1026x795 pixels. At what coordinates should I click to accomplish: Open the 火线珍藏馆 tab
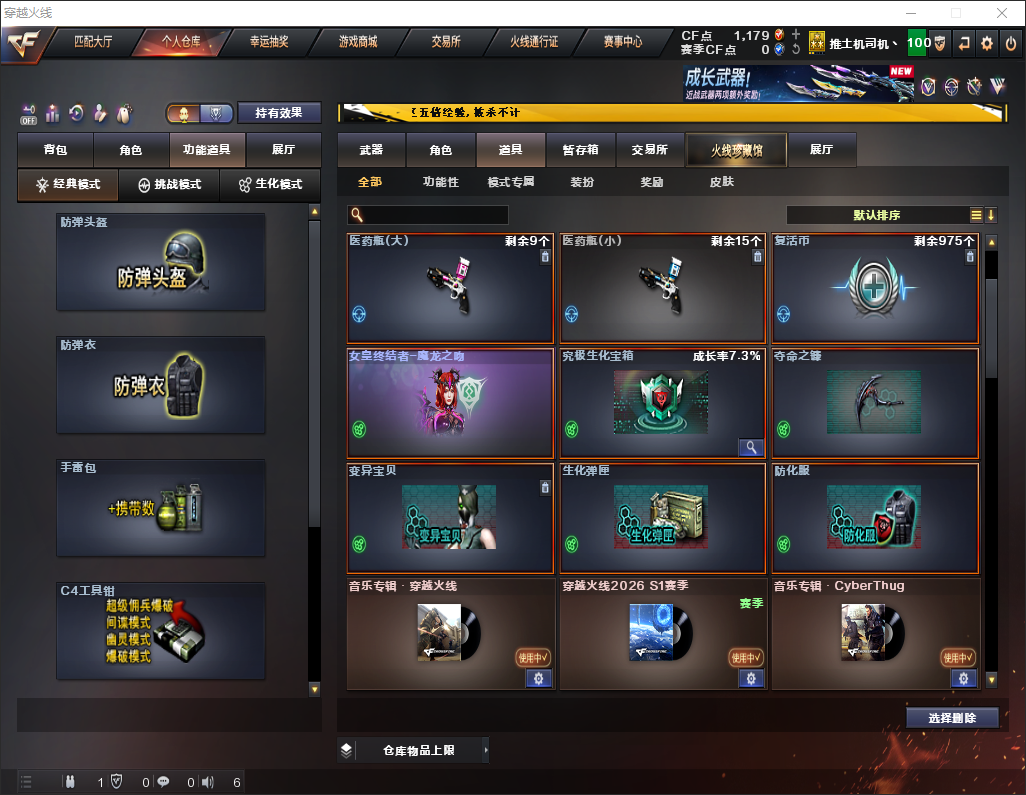(x=736, y=150)
